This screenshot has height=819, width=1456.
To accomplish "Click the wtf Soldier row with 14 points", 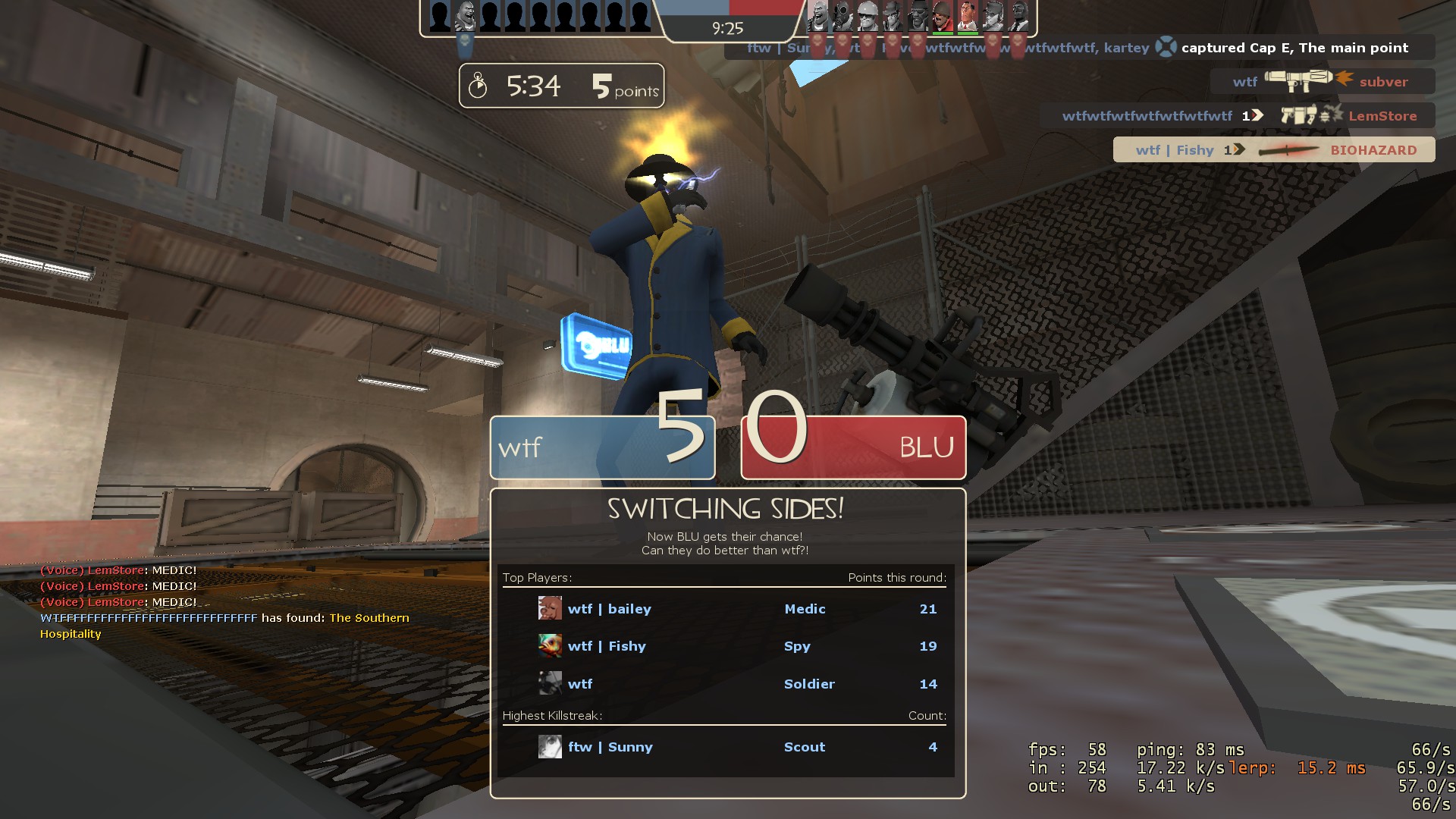I will [724, 684].
